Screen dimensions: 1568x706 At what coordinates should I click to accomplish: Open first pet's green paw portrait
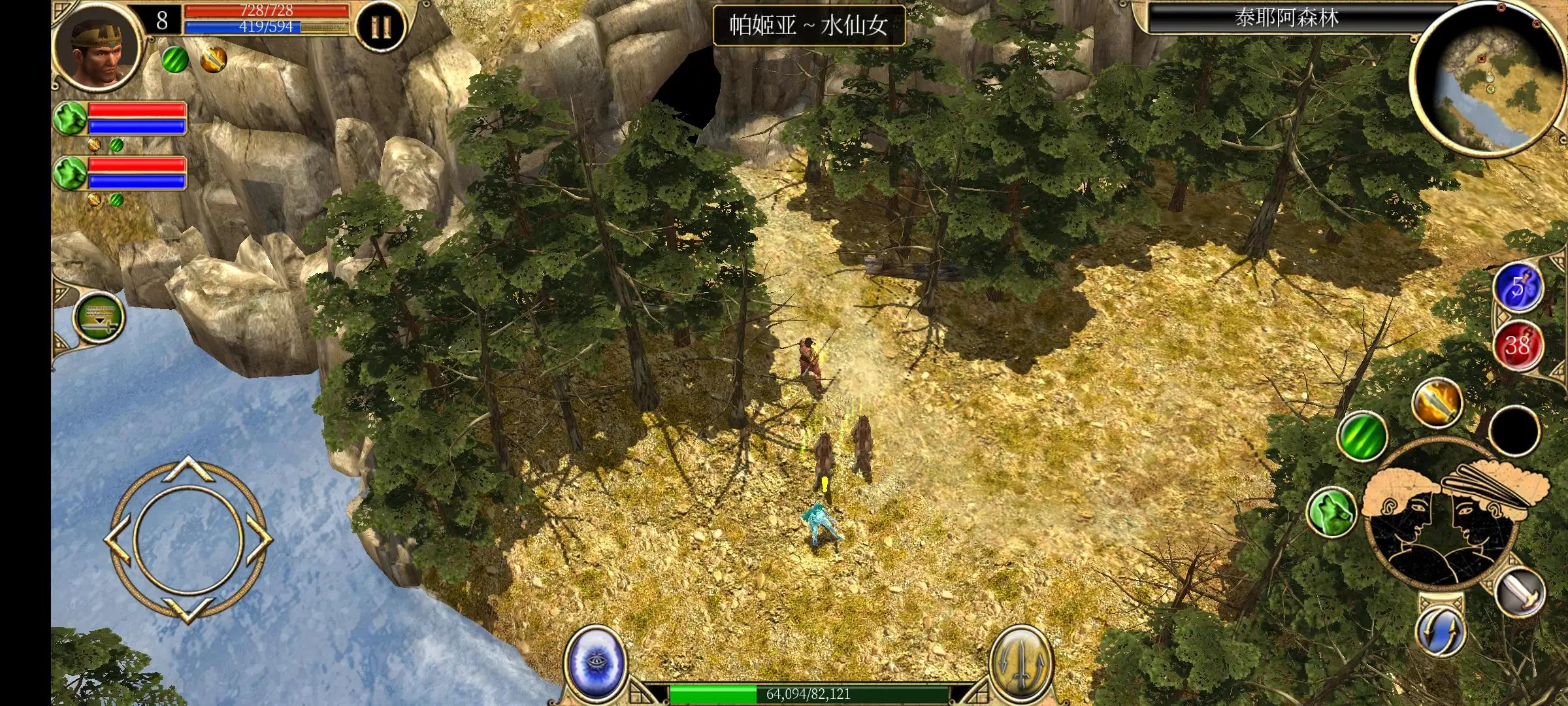click(70, 119)
